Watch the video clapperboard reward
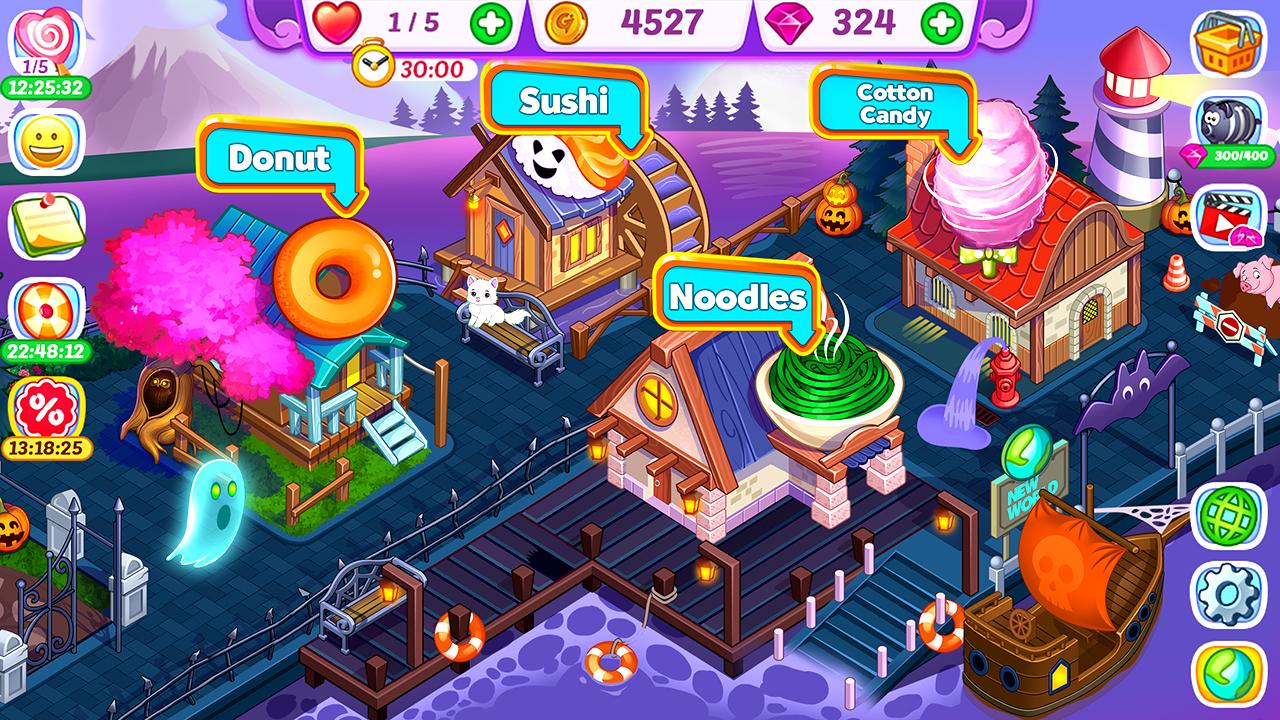 coord(1228,217)
